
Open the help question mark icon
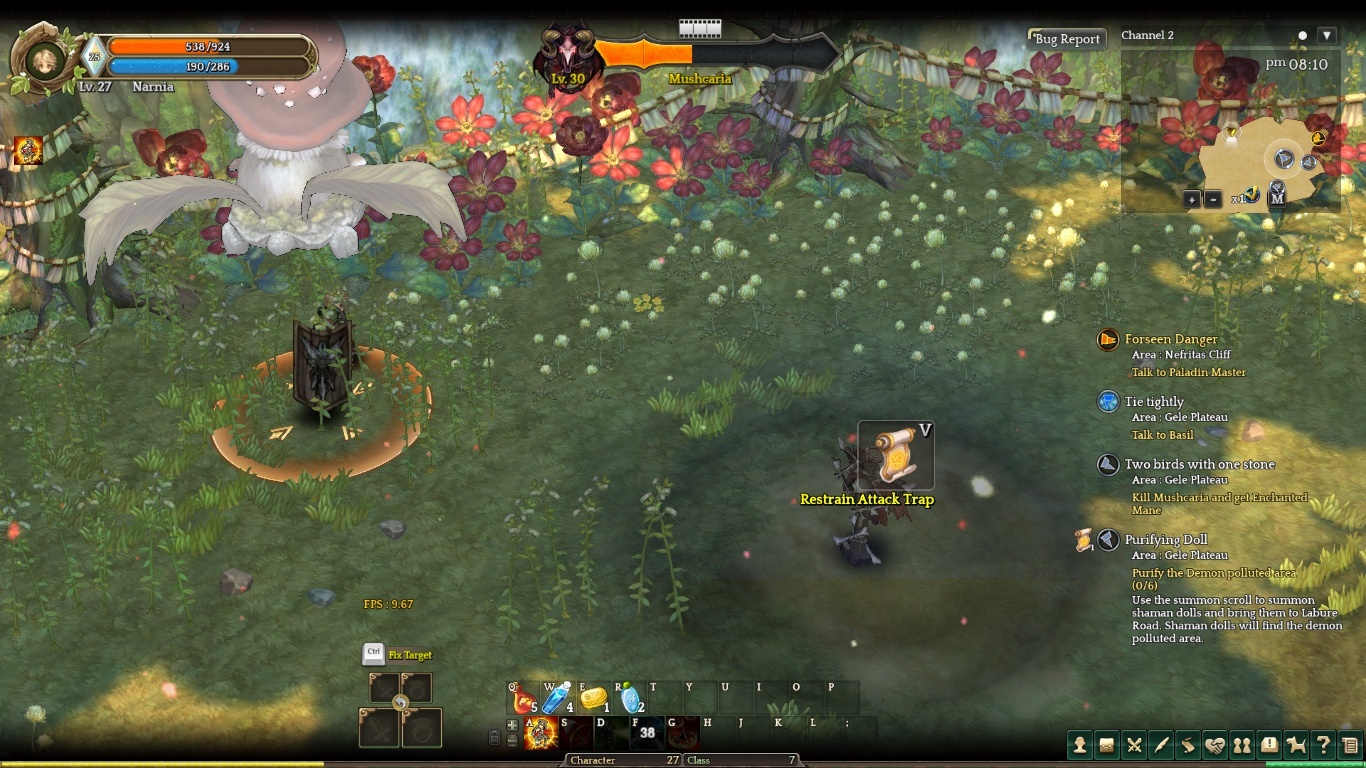pyautogui.click(x=1323, y=745)
